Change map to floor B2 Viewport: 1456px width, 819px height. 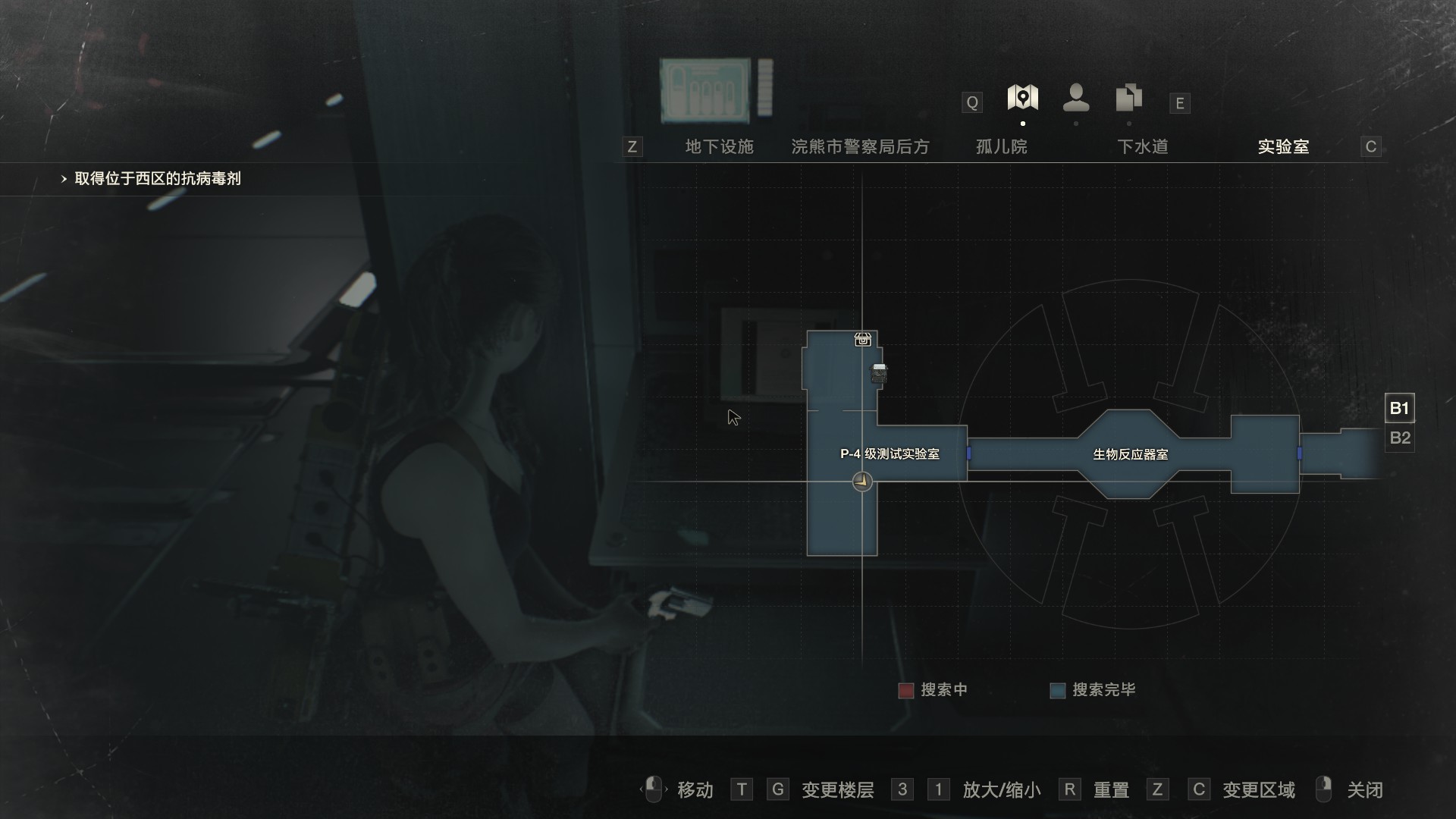coord(1399,438)
